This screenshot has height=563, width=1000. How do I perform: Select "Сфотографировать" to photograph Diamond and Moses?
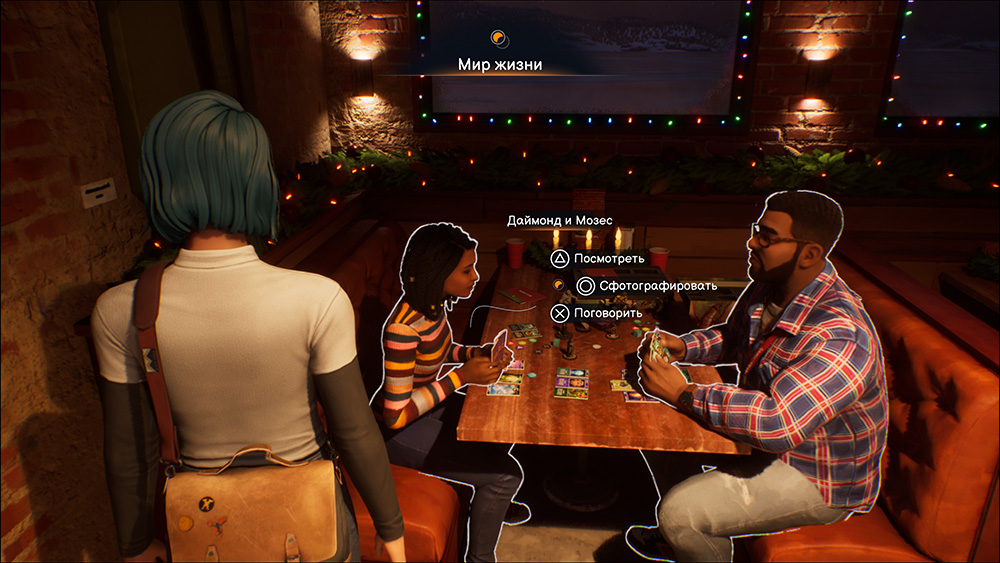644,286
